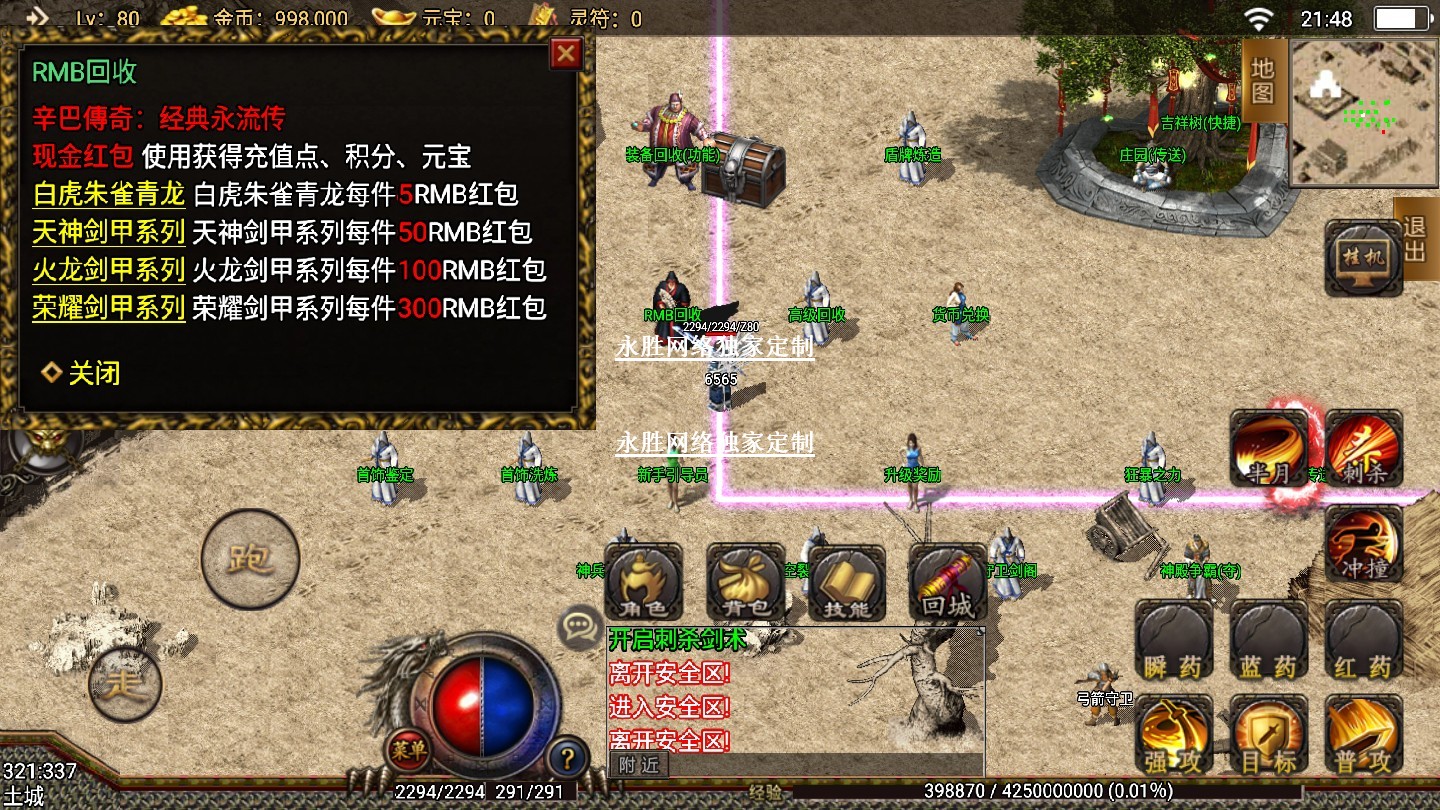
Task: Activate the 半月 skill
Action: click(x=1268, y=449)
